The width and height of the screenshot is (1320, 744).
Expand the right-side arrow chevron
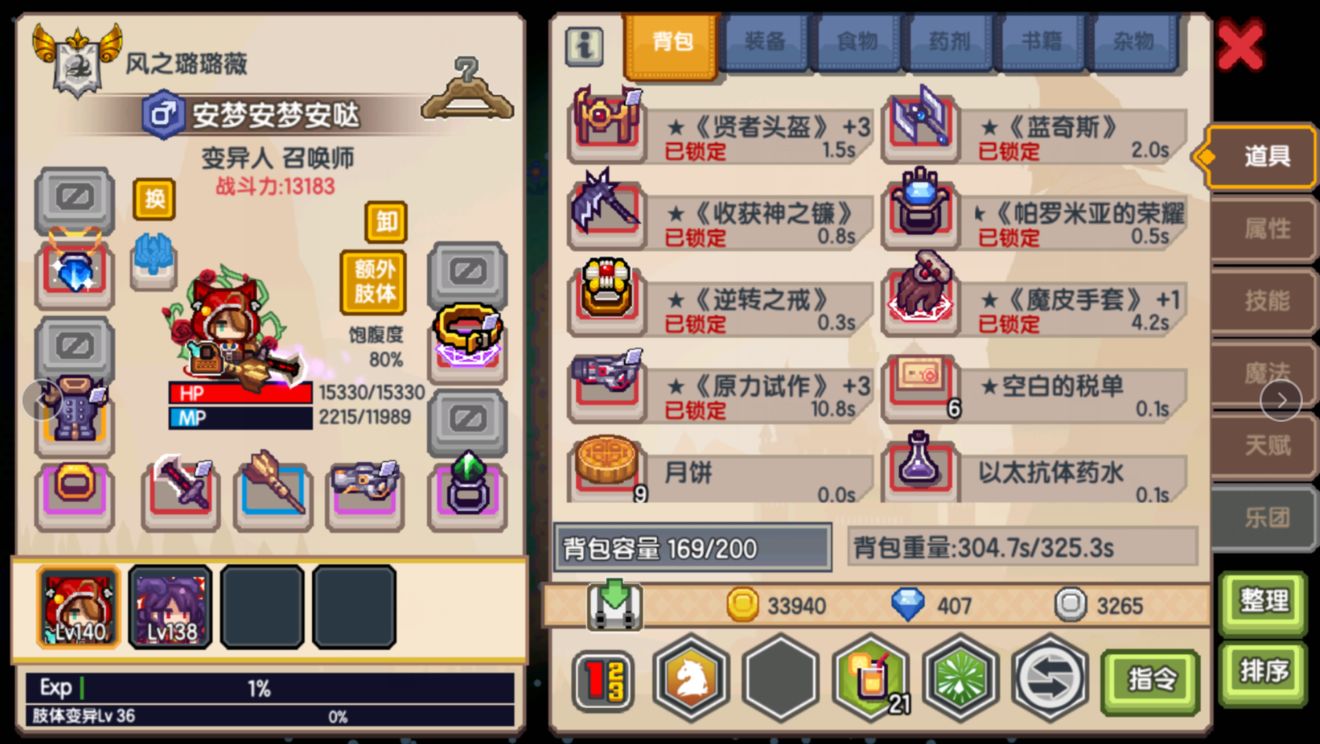pos(1282,399)
